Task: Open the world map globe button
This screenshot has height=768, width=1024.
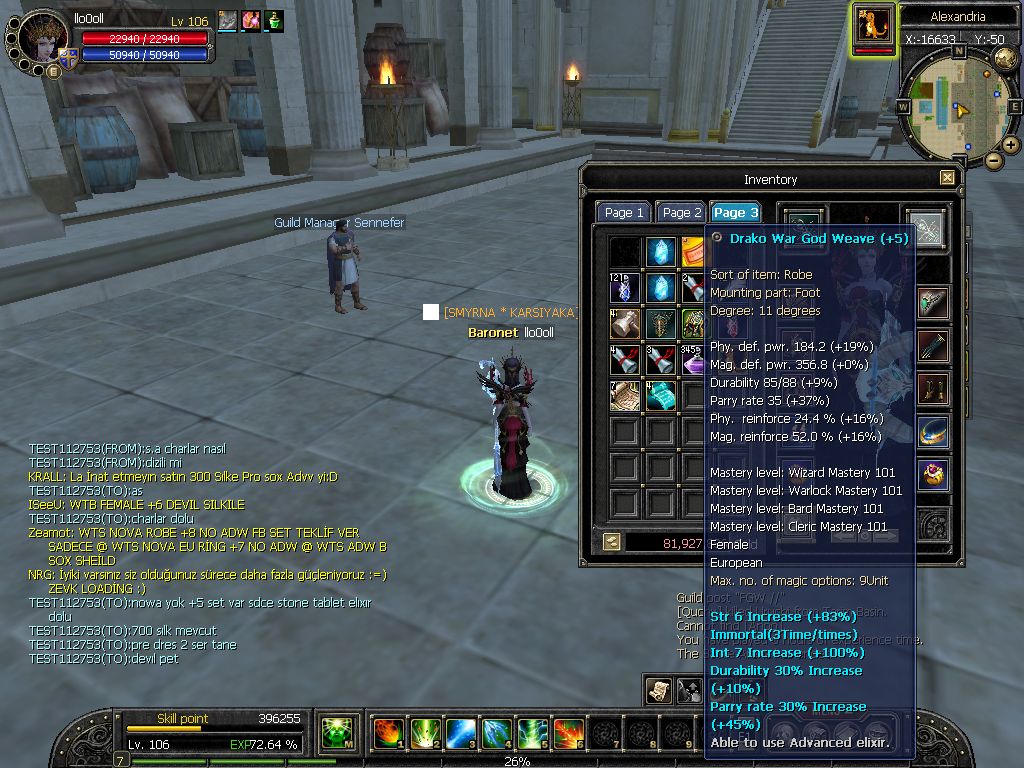Action: [1006, 58]
